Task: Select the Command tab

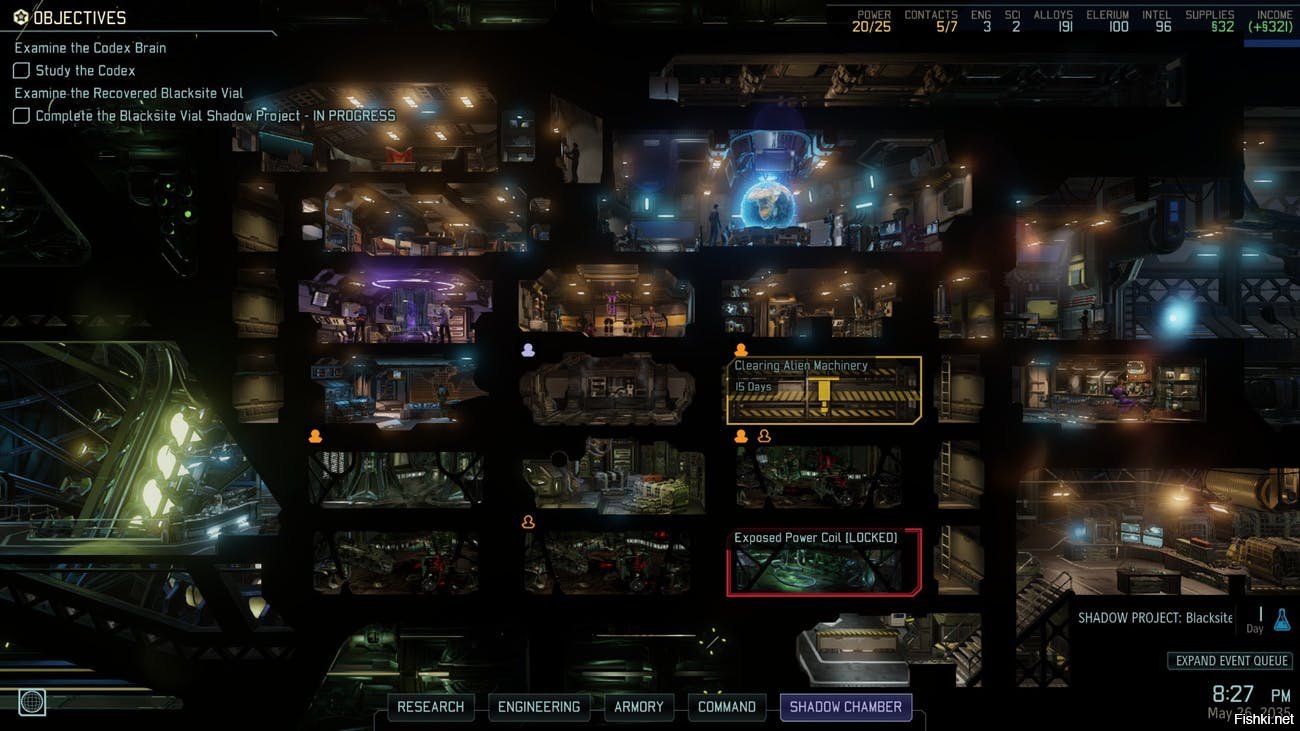Action: click(x=727, y=707)
